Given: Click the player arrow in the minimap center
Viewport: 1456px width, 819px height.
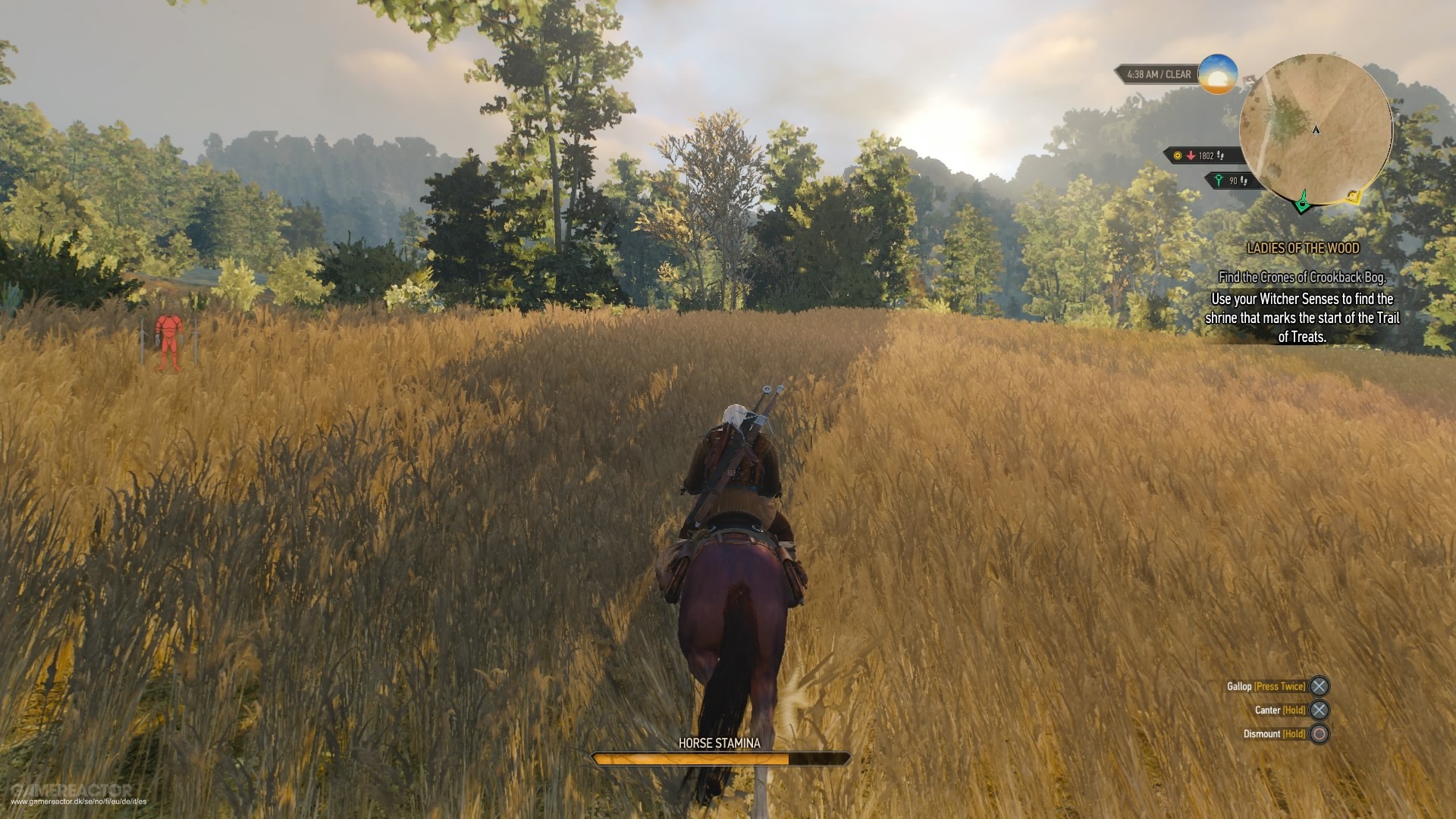Looking at the screenshot, I should 1316,130.
